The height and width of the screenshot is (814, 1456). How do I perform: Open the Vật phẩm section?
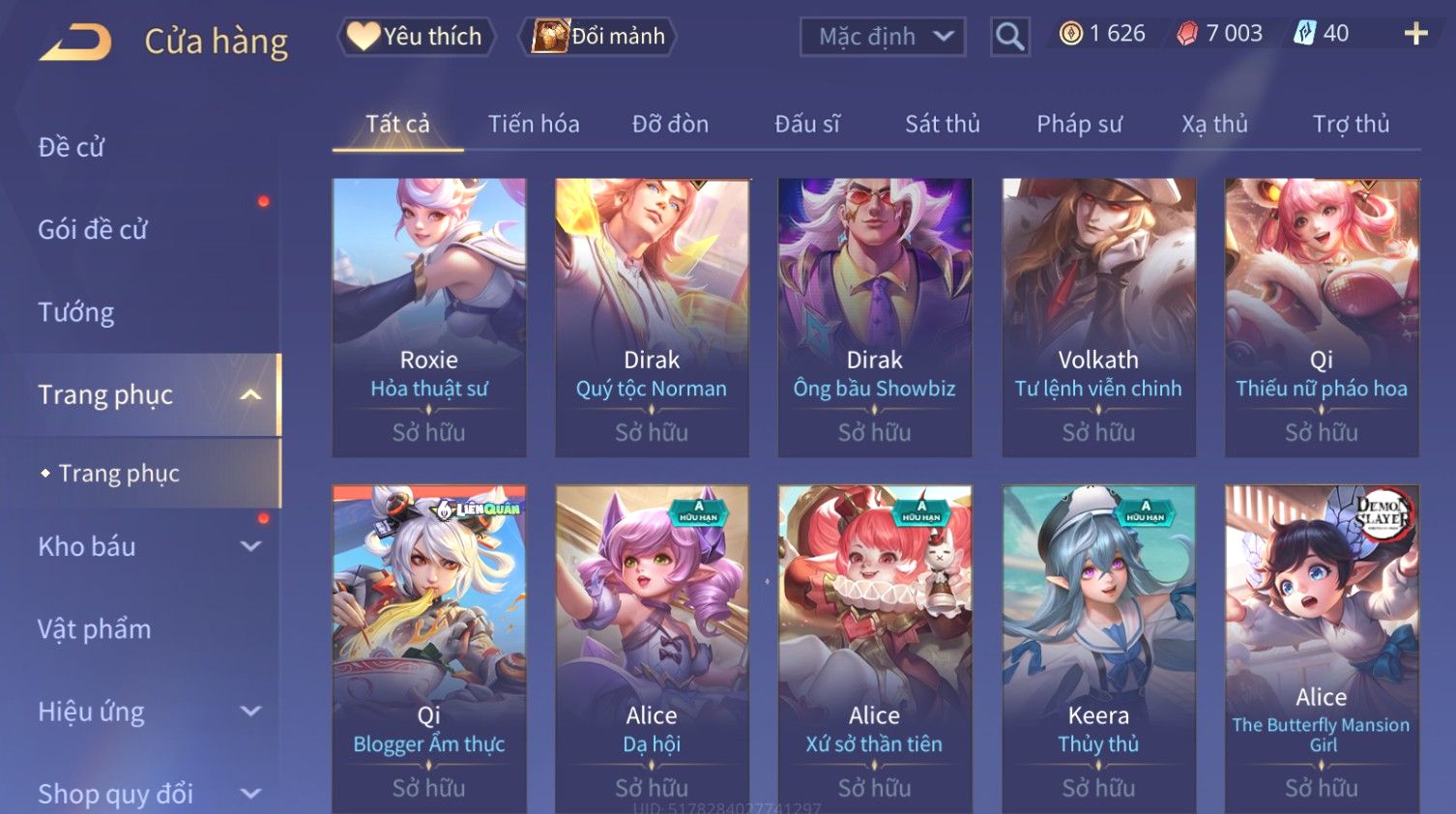95,629
